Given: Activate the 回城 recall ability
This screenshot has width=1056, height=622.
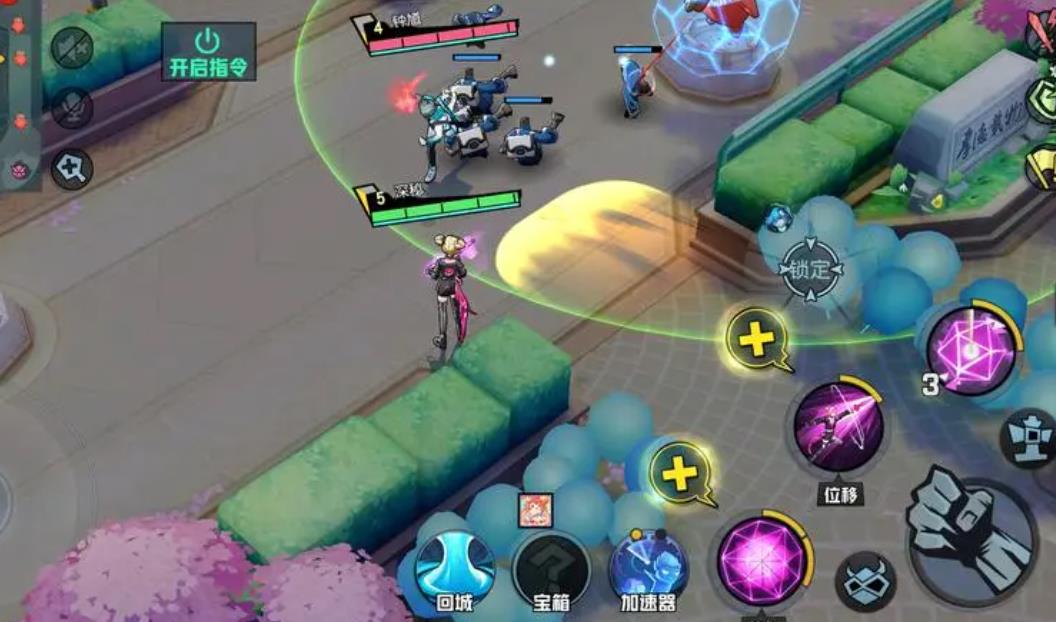Looking at the screenshot, I should [x=455, y=568].
